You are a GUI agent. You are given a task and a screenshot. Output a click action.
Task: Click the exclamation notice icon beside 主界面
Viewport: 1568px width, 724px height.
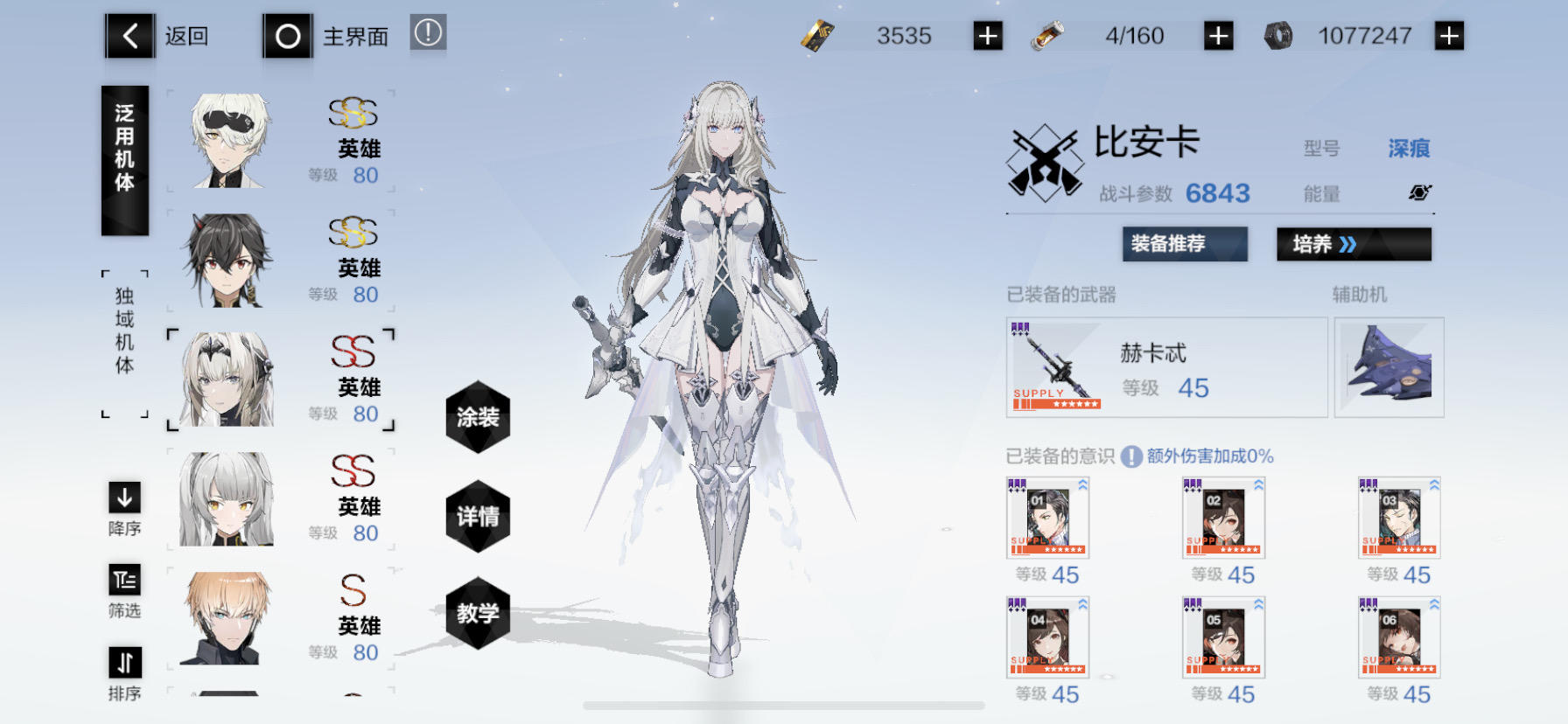(x=426, y=32)
